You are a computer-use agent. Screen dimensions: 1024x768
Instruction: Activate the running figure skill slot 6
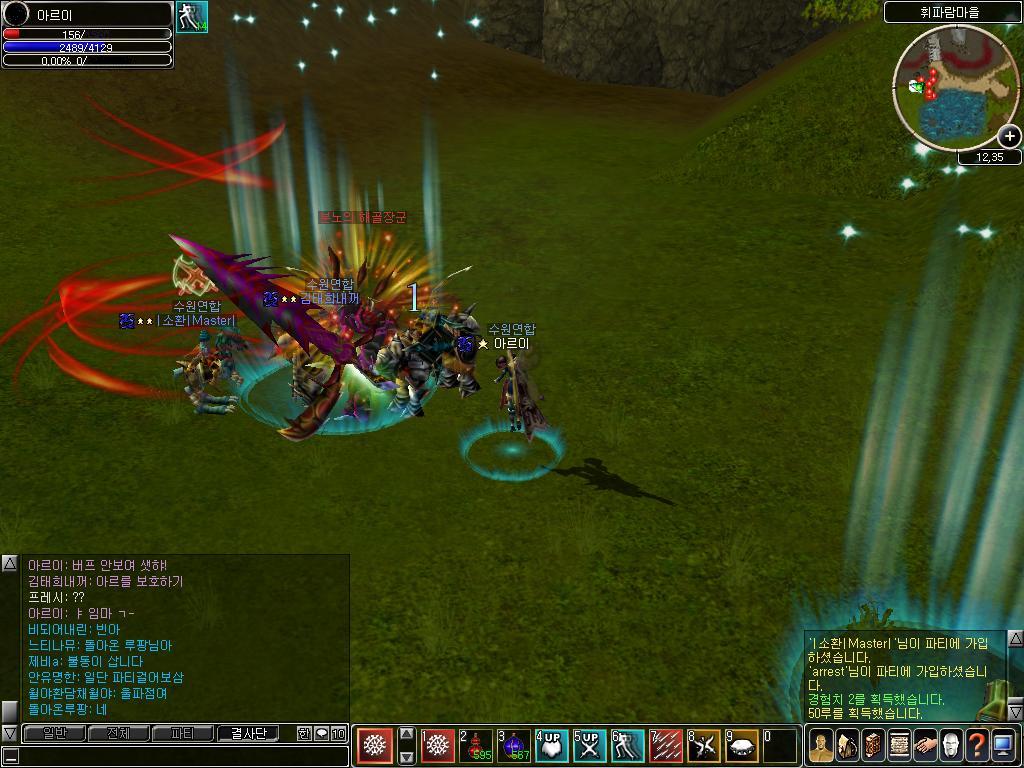point(627,745)
